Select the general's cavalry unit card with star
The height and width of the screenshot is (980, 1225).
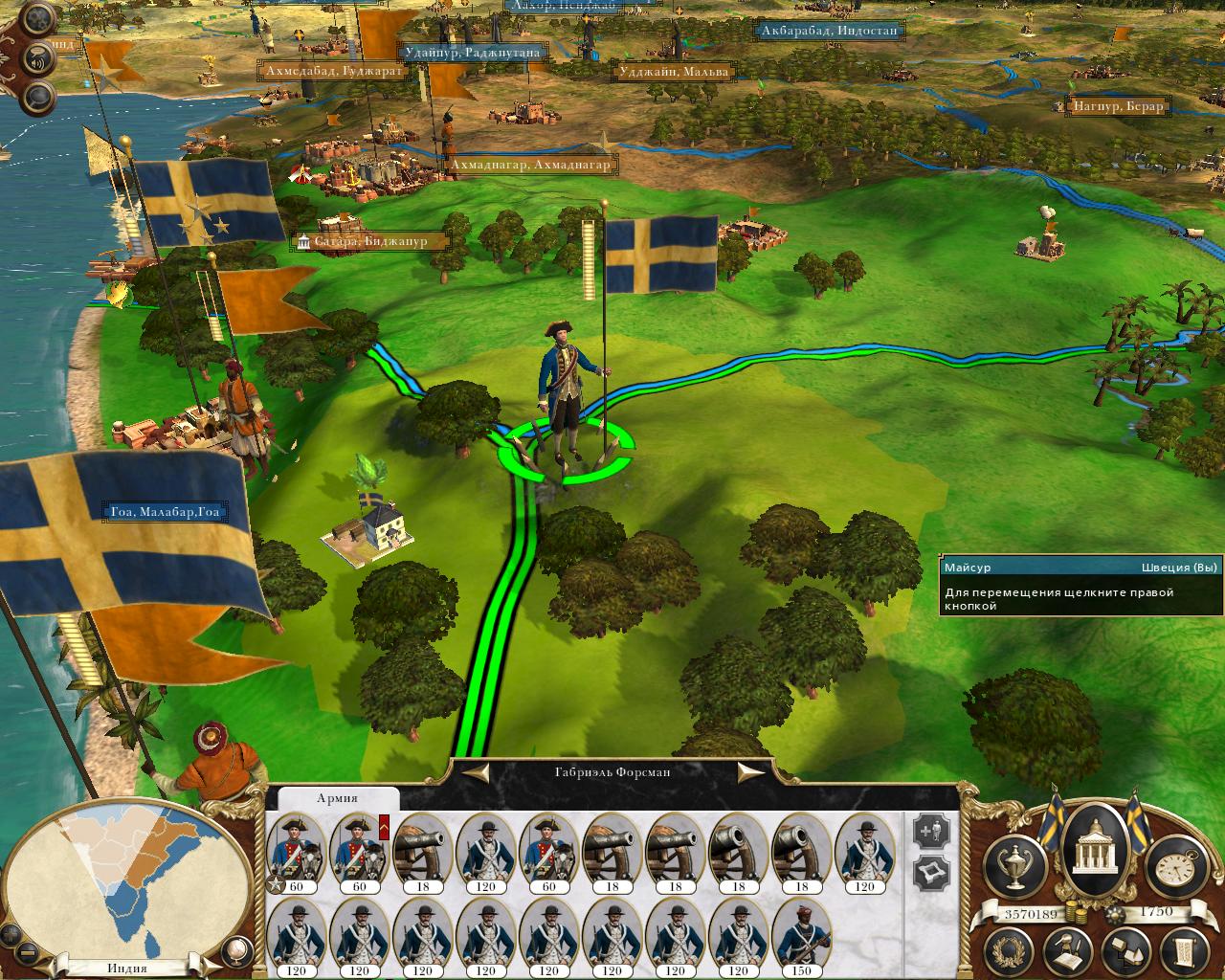pos(296,849)
